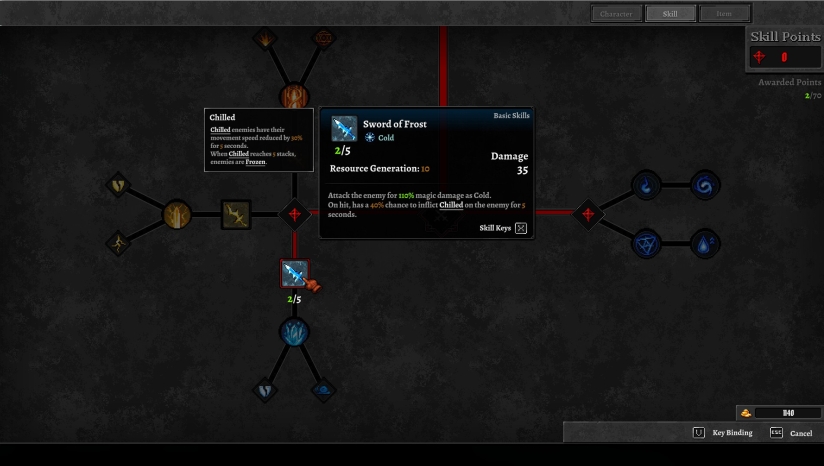The image size is (824, 466).
Task: Open the Skill tab
Action: click(x=669, y=14)
